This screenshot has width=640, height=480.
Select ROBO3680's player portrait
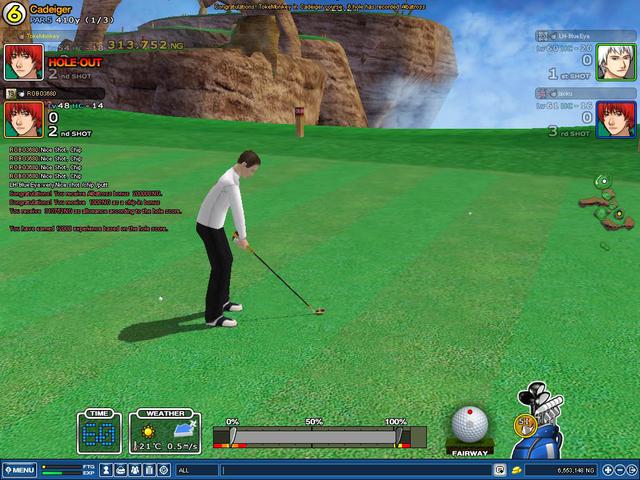click(23, 119)
